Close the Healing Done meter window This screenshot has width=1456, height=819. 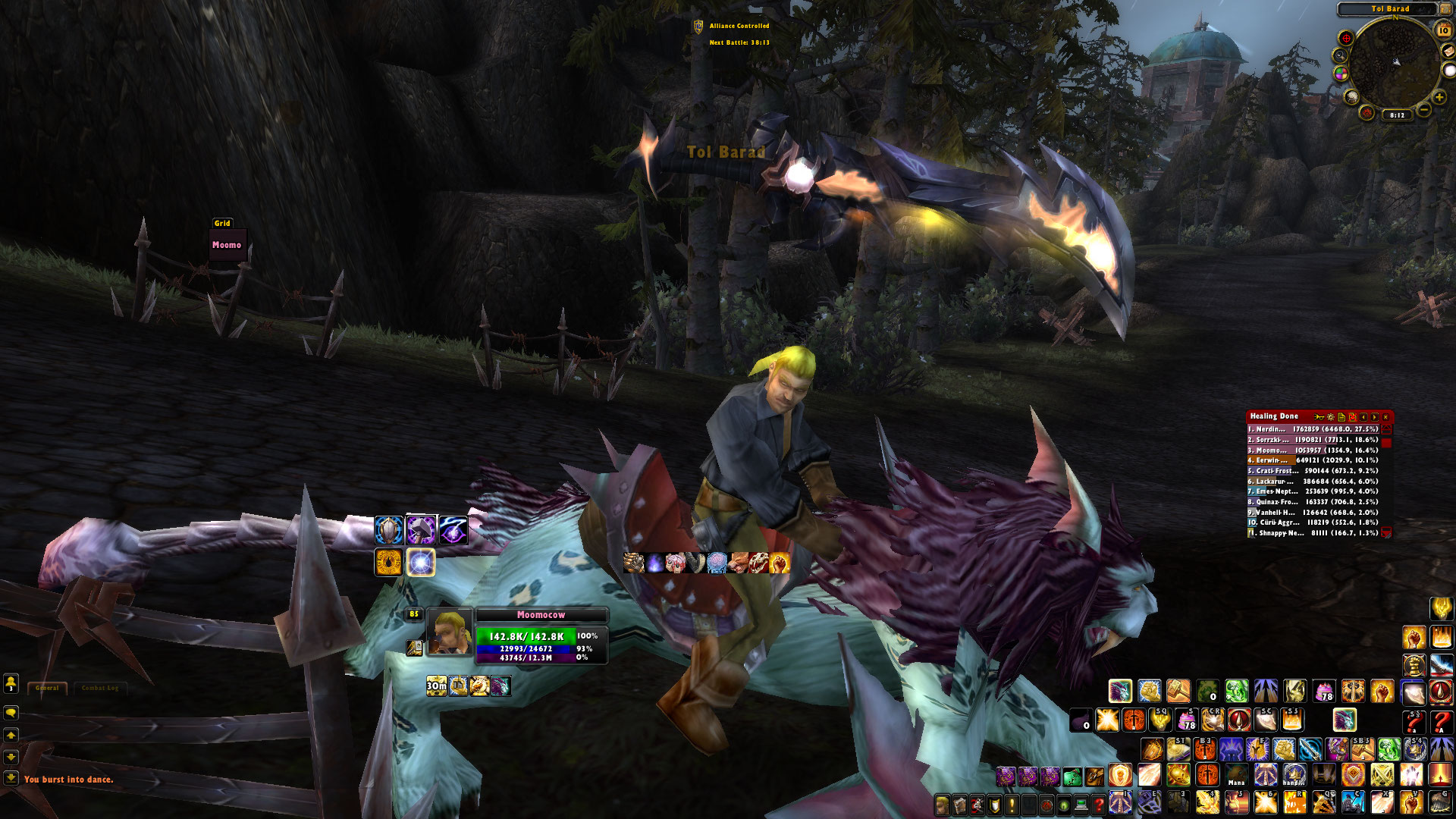(1385, 417)
